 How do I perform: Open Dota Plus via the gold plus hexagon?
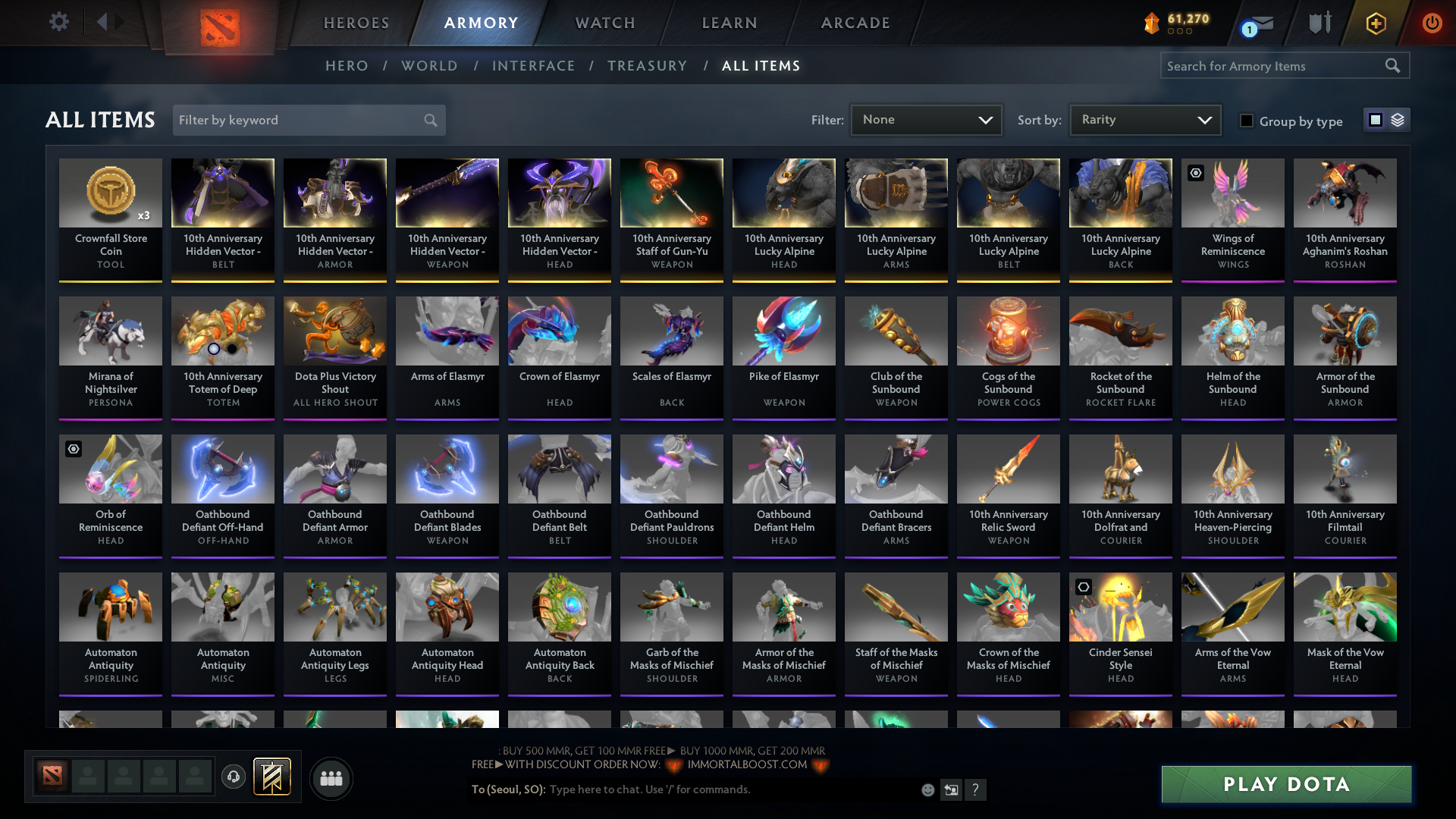point(1376,23)
